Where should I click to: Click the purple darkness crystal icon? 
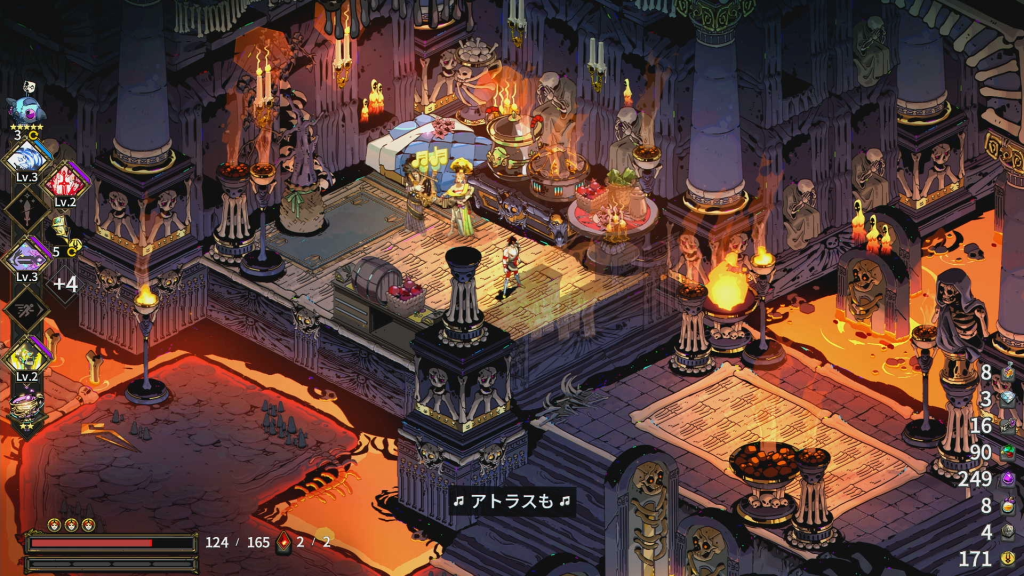click(1008, 480)
